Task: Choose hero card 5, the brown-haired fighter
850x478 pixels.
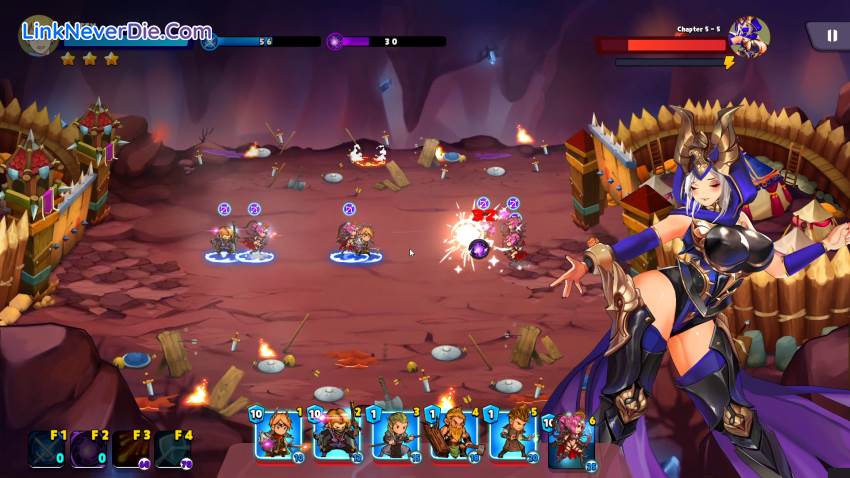Action: coord(513,435)
